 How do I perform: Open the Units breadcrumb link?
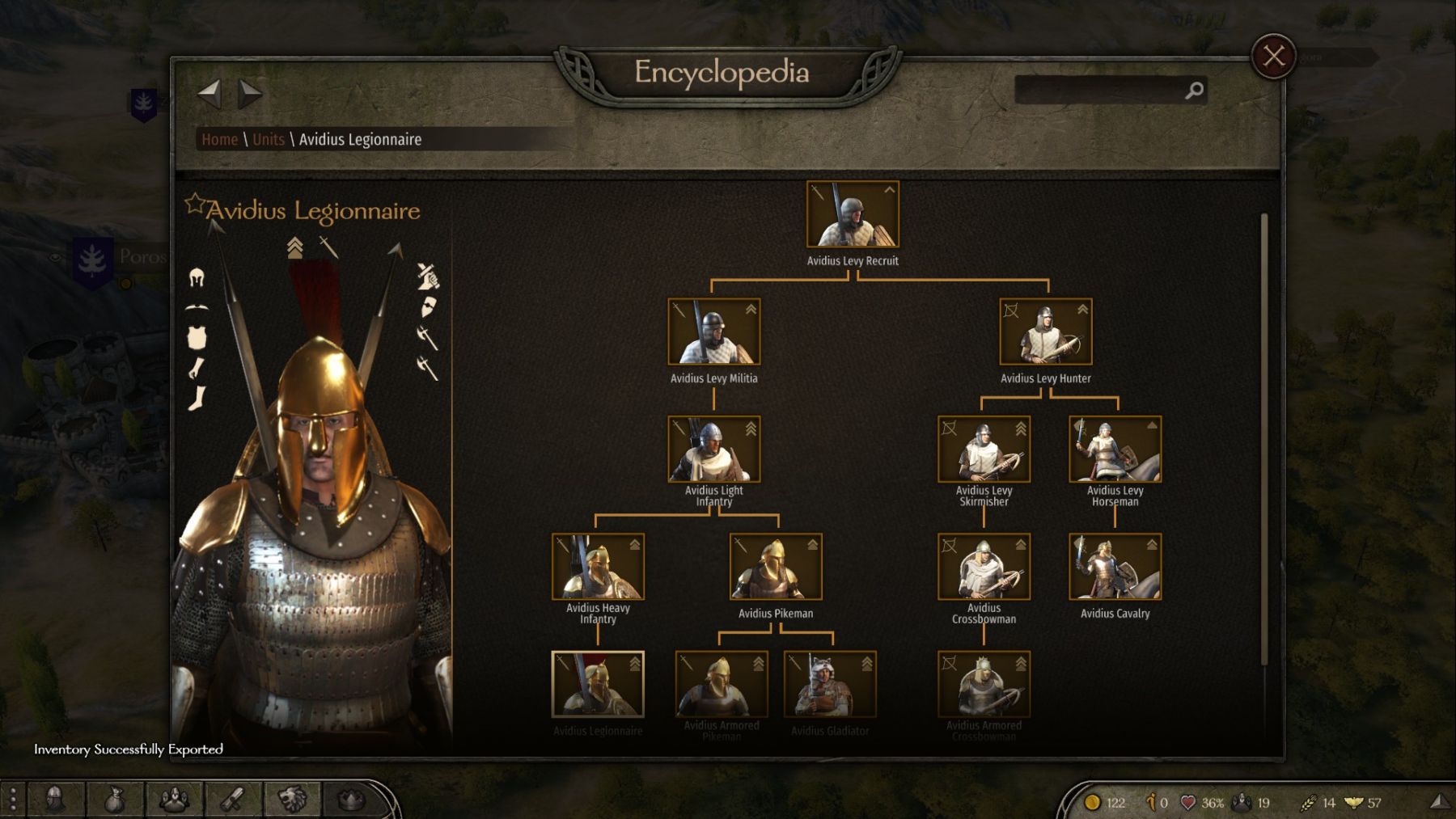[269, 140]
